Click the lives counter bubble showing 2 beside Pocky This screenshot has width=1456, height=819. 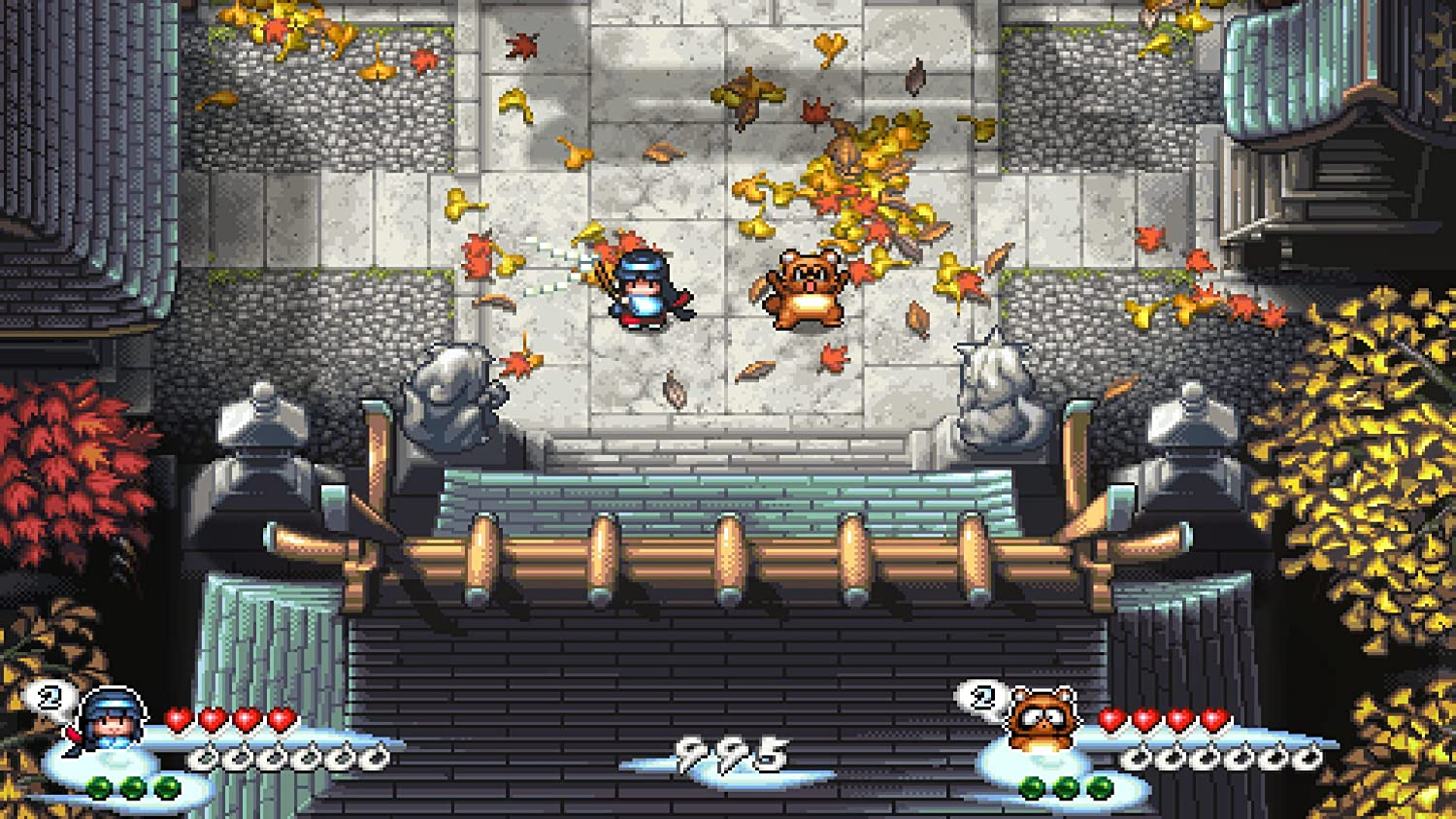(x=50, y=696)
